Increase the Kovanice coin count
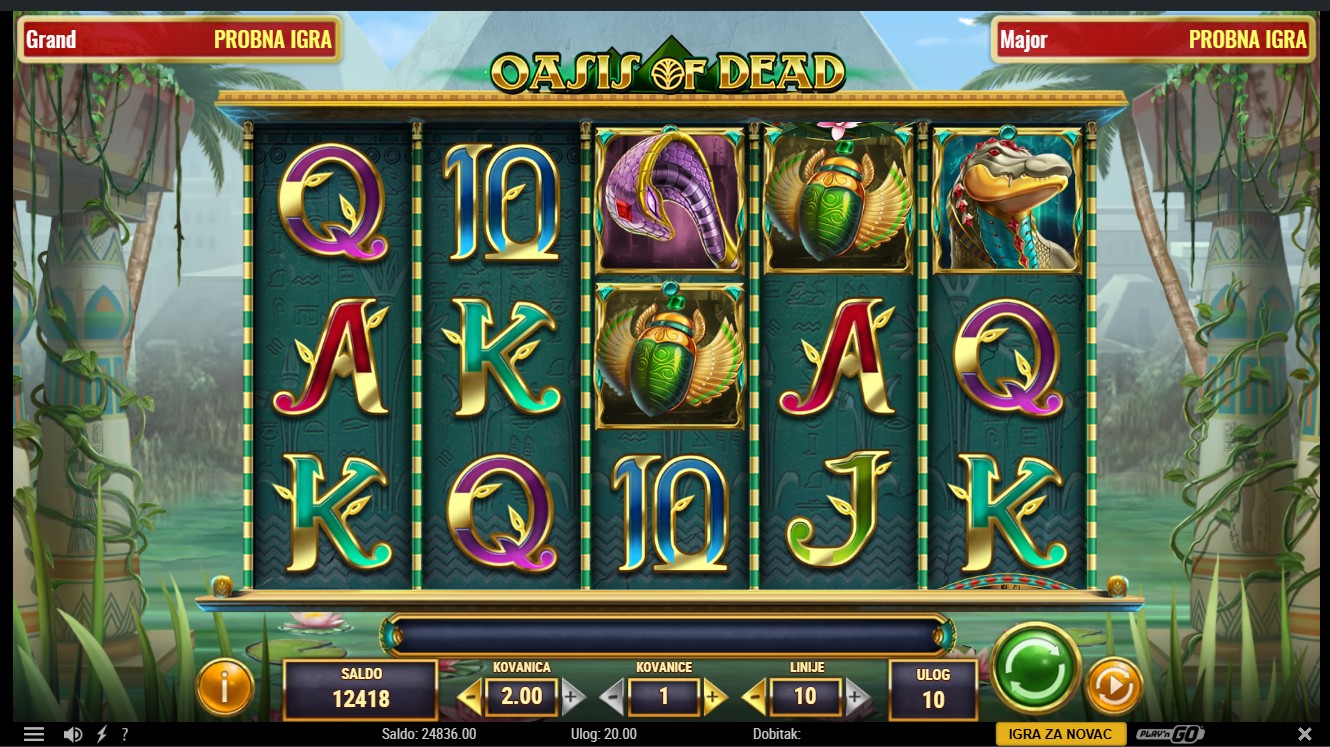The height and width of the screenshot is (747, 1330). tap(714, 697)
